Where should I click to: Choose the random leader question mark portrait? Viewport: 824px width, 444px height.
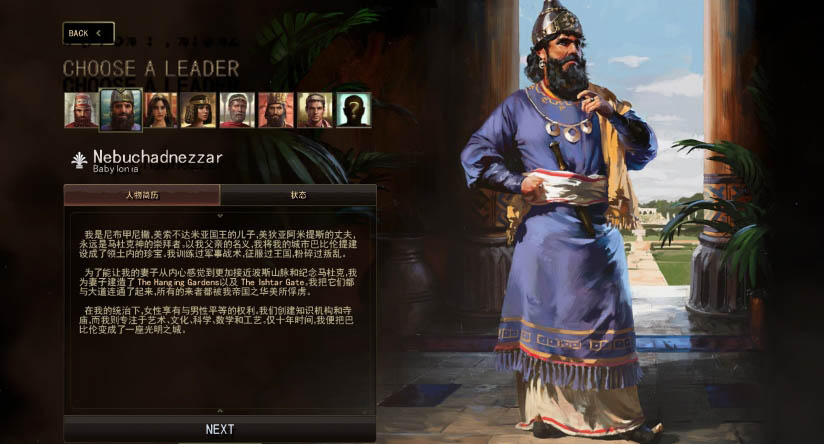(353, 110)
